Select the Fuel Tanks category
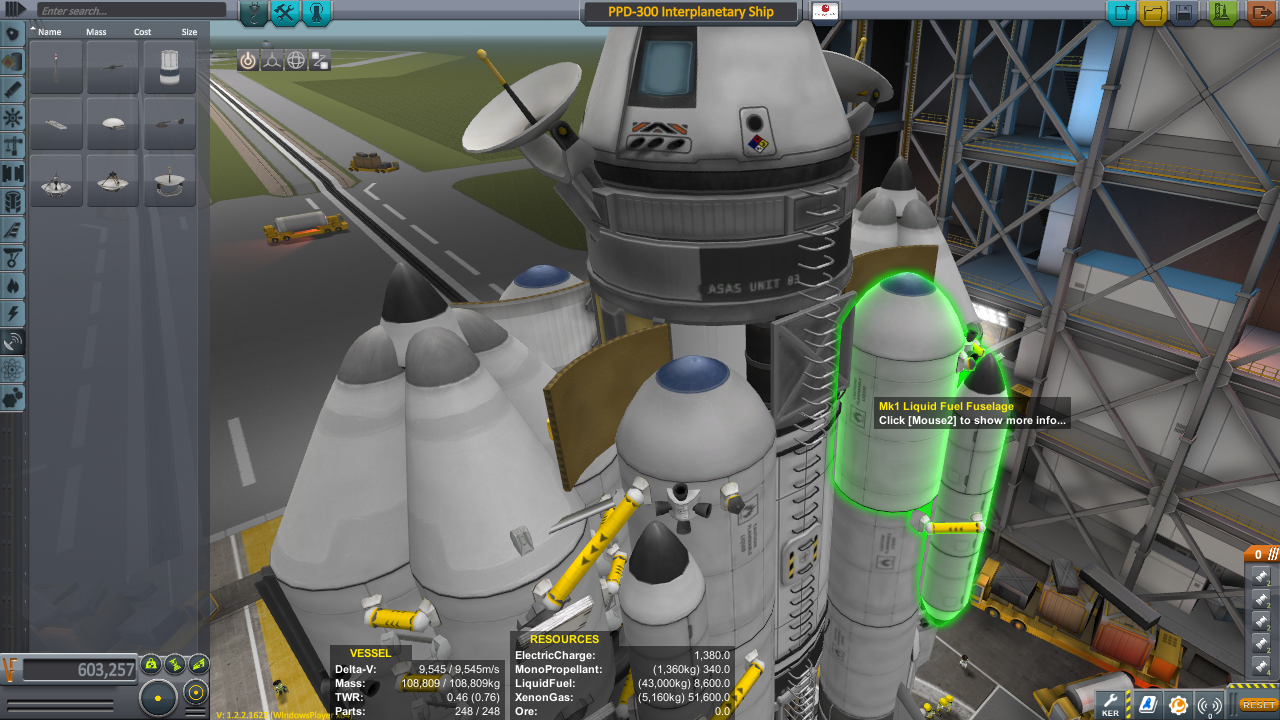Image resolution: width=1280 pixels, height=720 pixels. [x=13, y=61]
